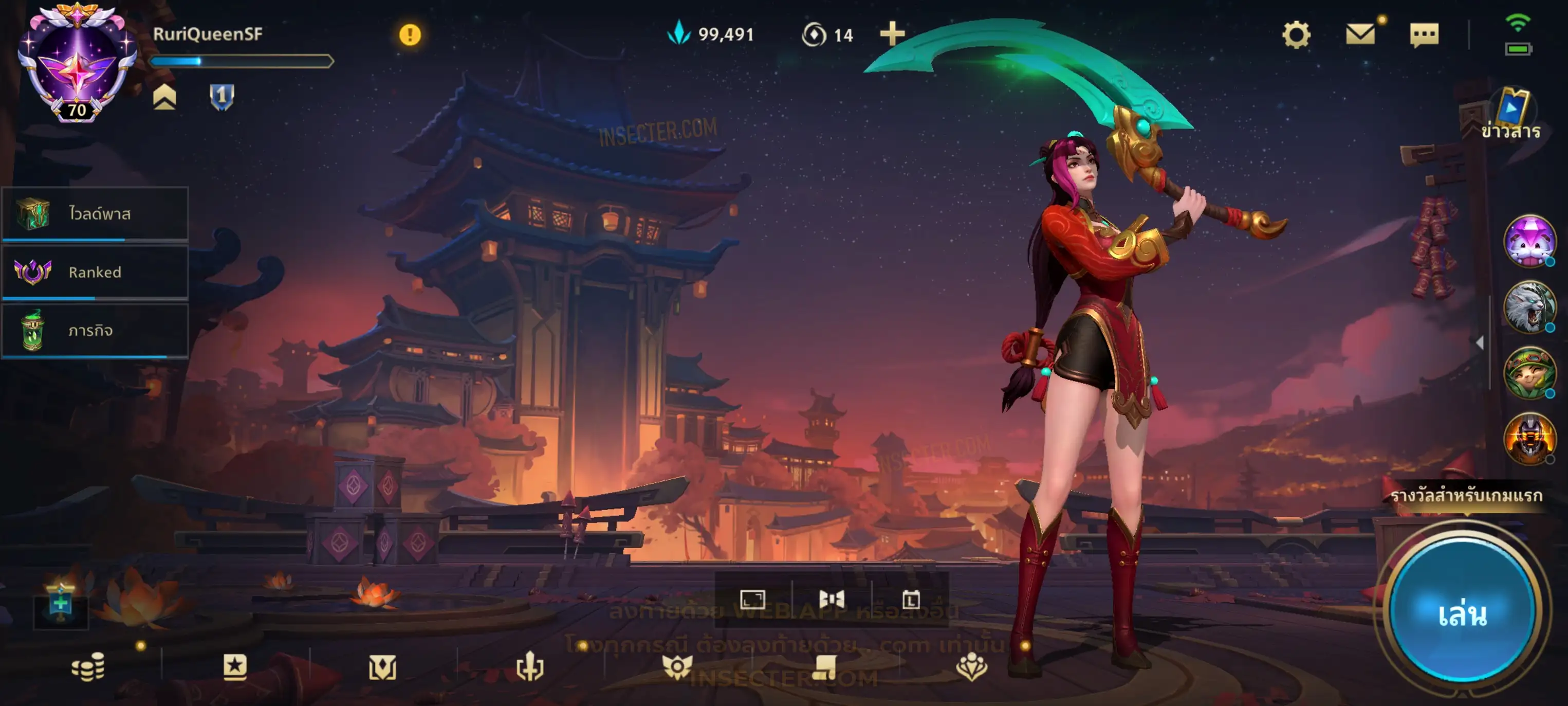This screenshot has width=1568, height=706.
Task: Open the gift box with plus sign
Action: coord(60,604)
